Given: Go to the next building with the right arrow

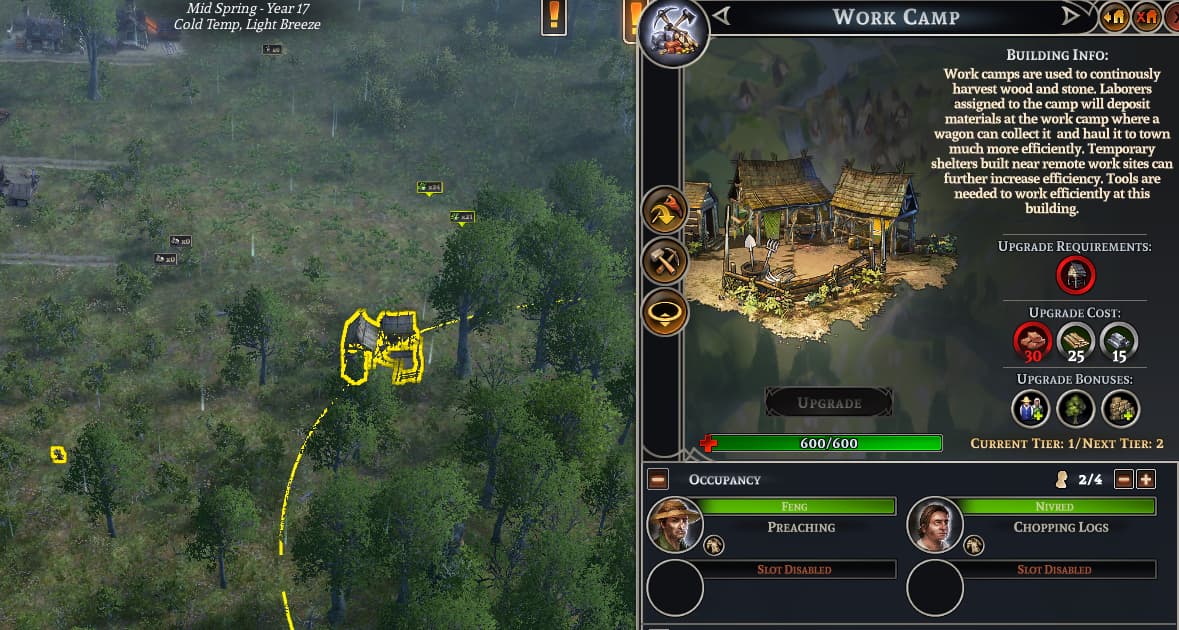Looking at the screenshot, I should click(x=1071, y=16).
